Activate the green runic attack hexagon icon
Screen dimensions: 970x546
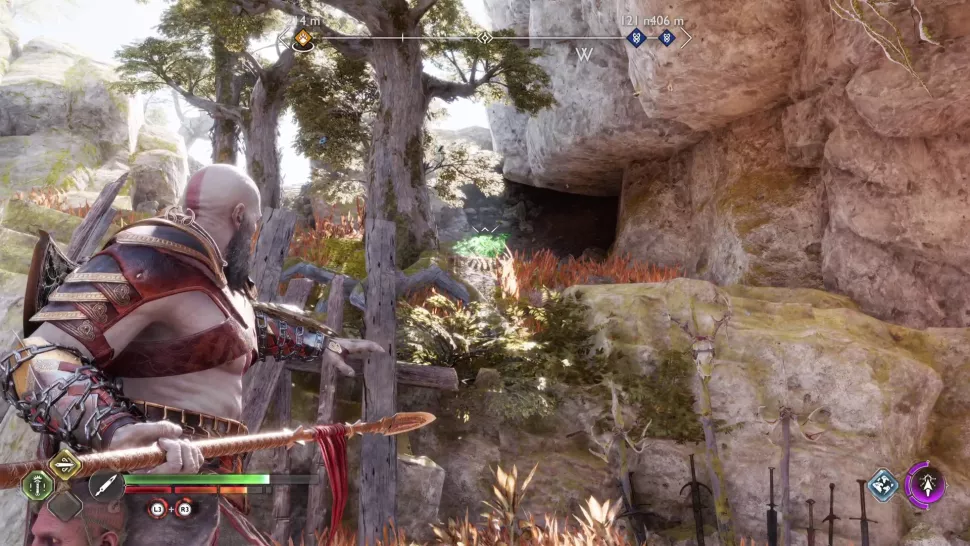coord(38,486)
